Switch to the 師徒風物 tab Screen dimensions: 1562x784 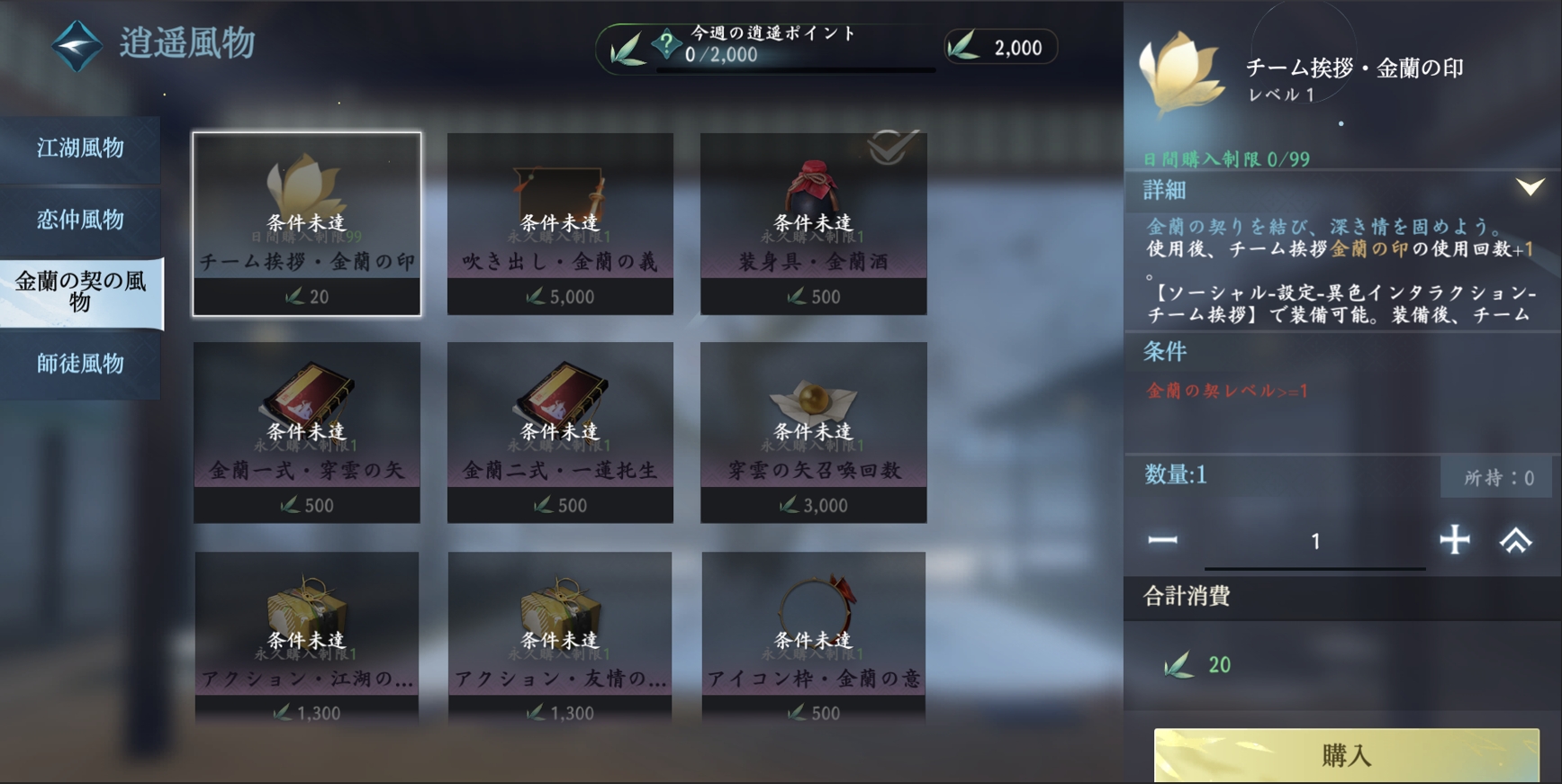(80, 364)
